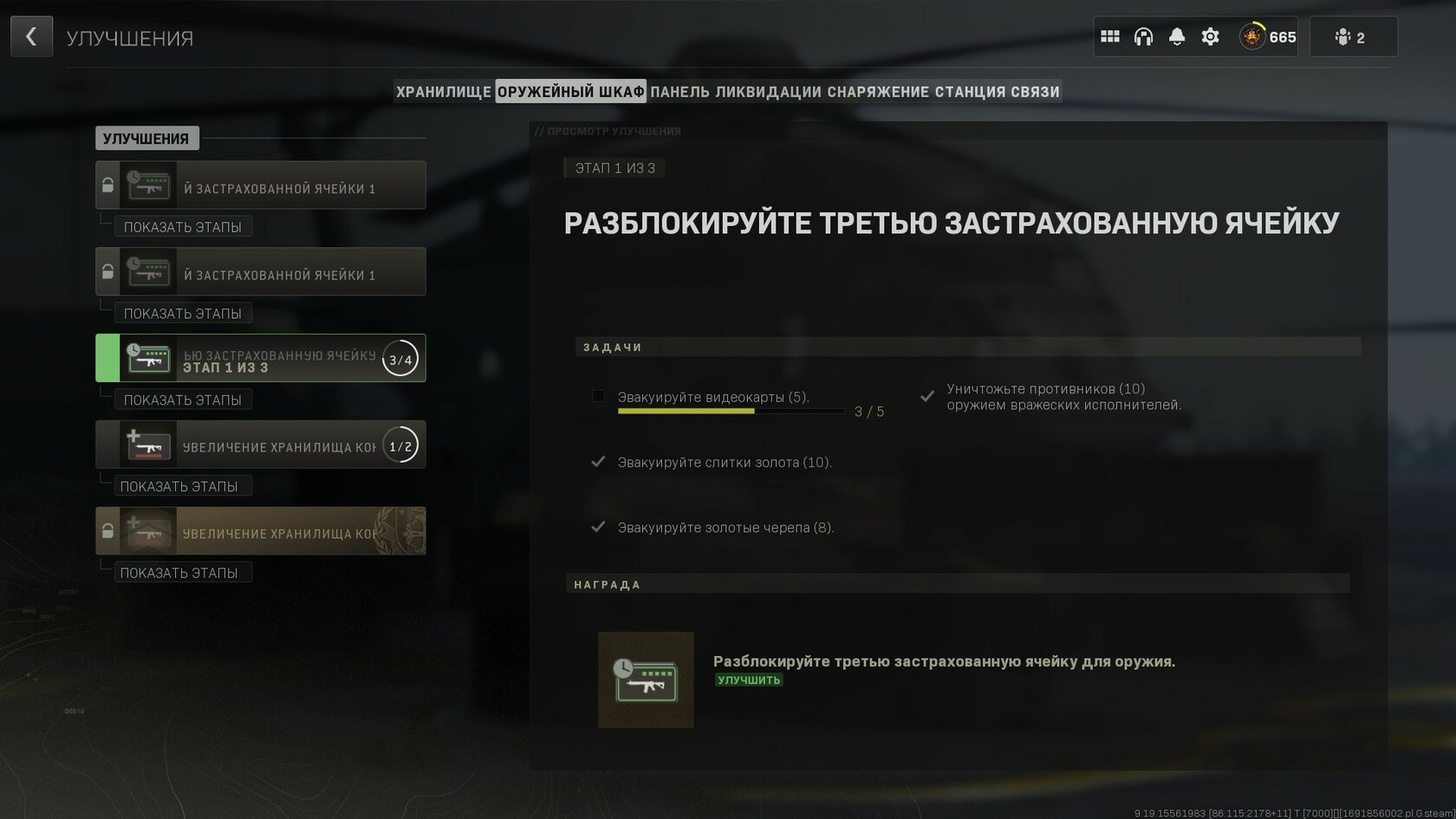
Task: Click the checkmark for Эвакуируйте золотые черепа
Action: point(597,526)
